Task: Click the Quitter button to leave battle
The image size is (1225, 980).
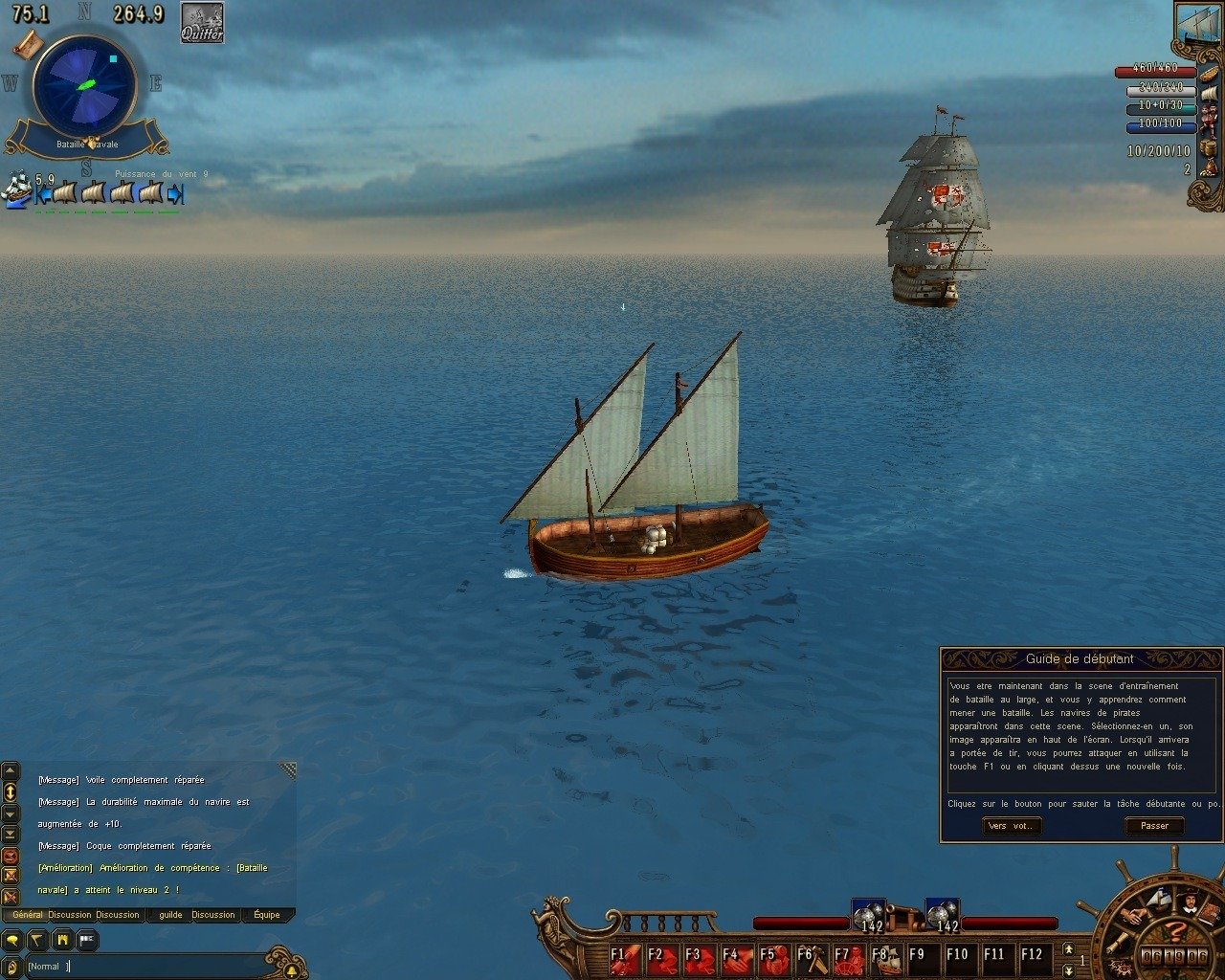Action: 202,23
